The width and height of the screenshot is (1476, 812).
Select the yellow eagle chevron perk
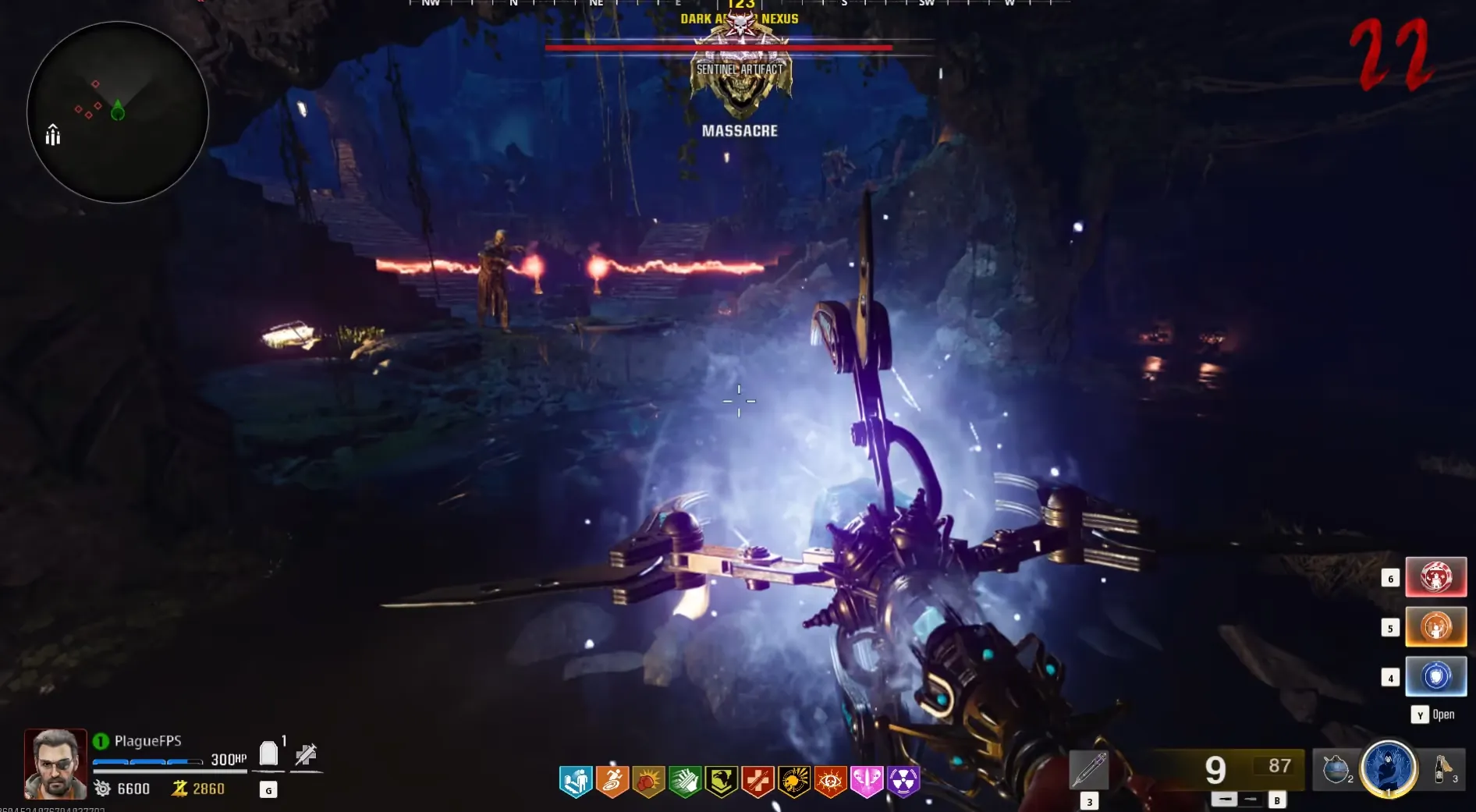tap(721, 781)
